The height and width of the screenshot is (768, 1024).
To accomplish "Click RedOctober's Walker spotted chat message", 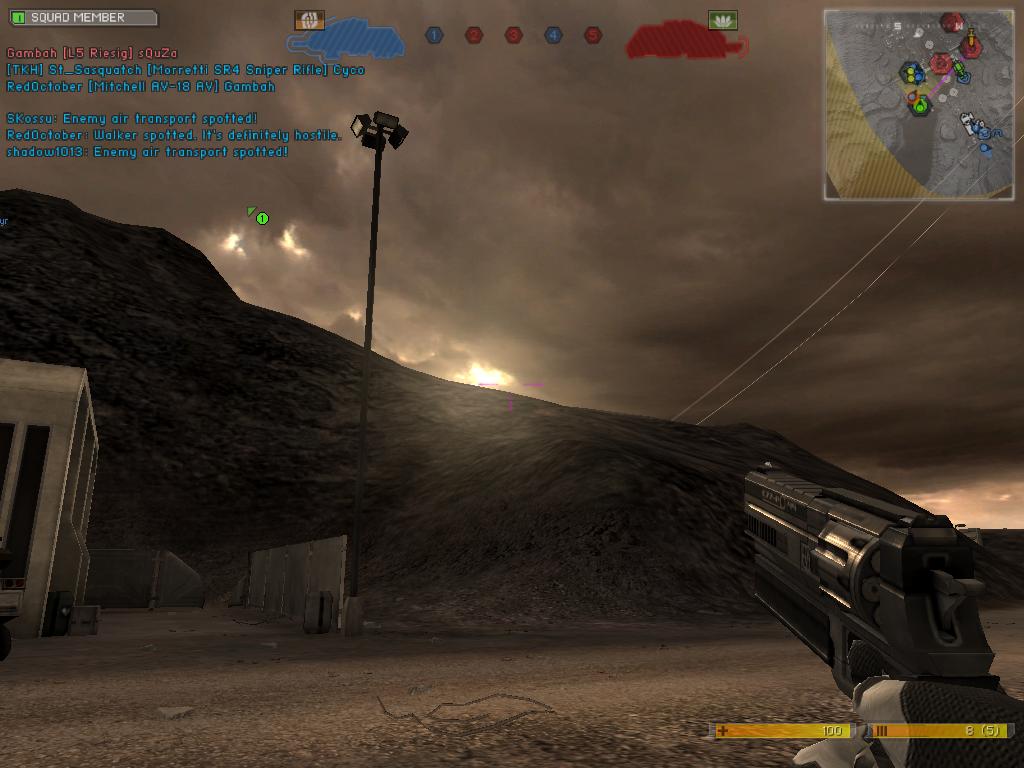I will 174,135.
